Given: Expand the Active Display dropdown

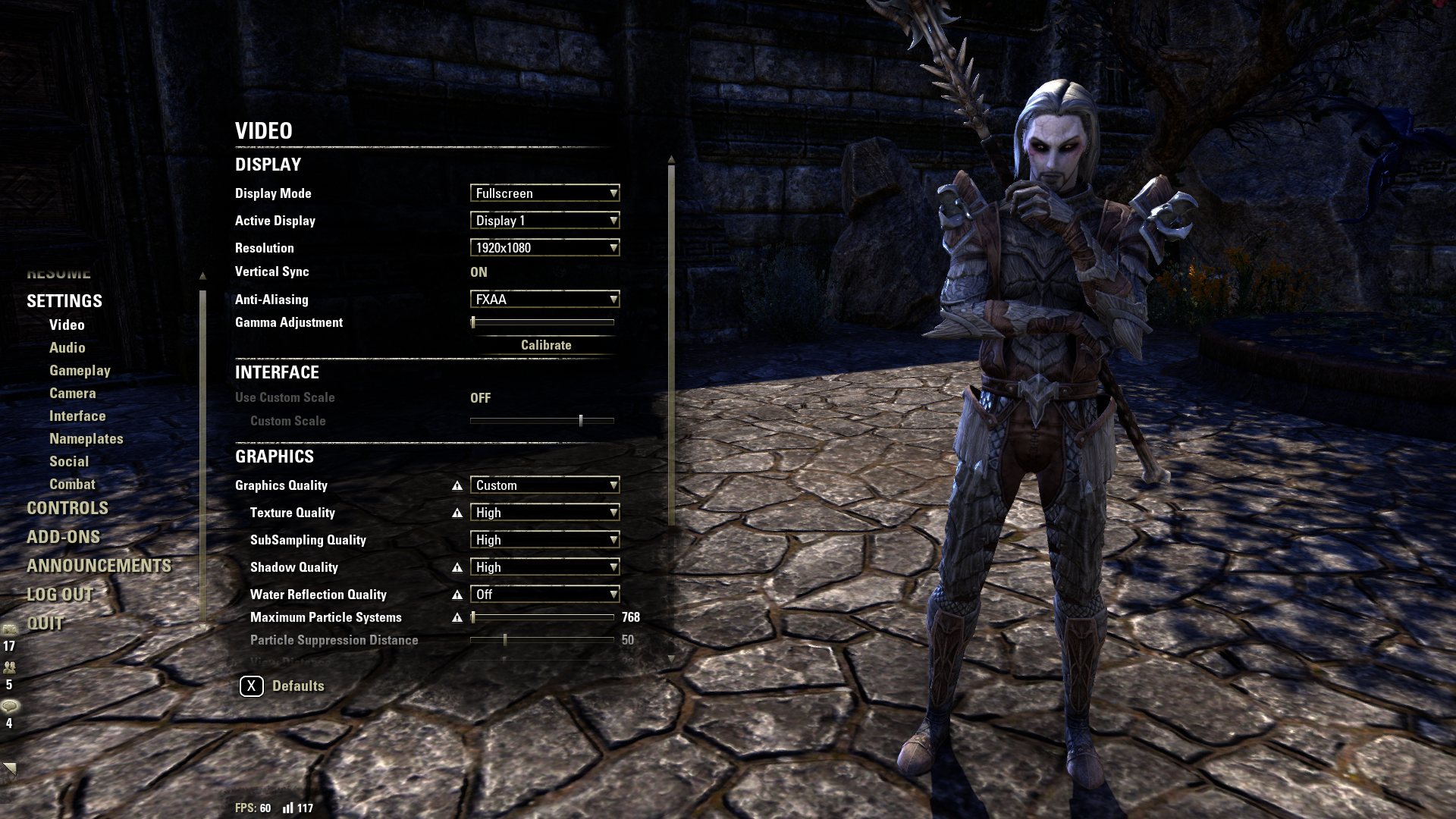Looking at the screenshot, I should [544, 221].
